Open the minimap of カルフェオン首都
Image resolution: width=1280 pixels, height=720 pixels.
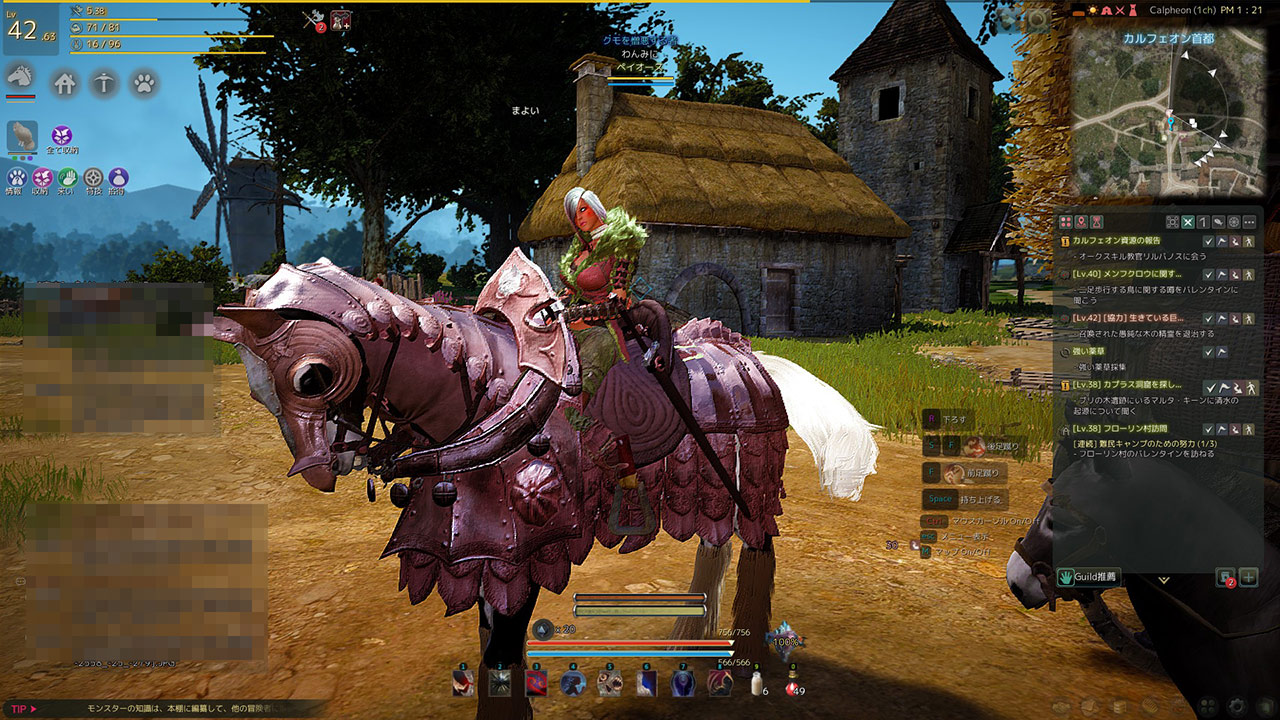pos(1168,110)
